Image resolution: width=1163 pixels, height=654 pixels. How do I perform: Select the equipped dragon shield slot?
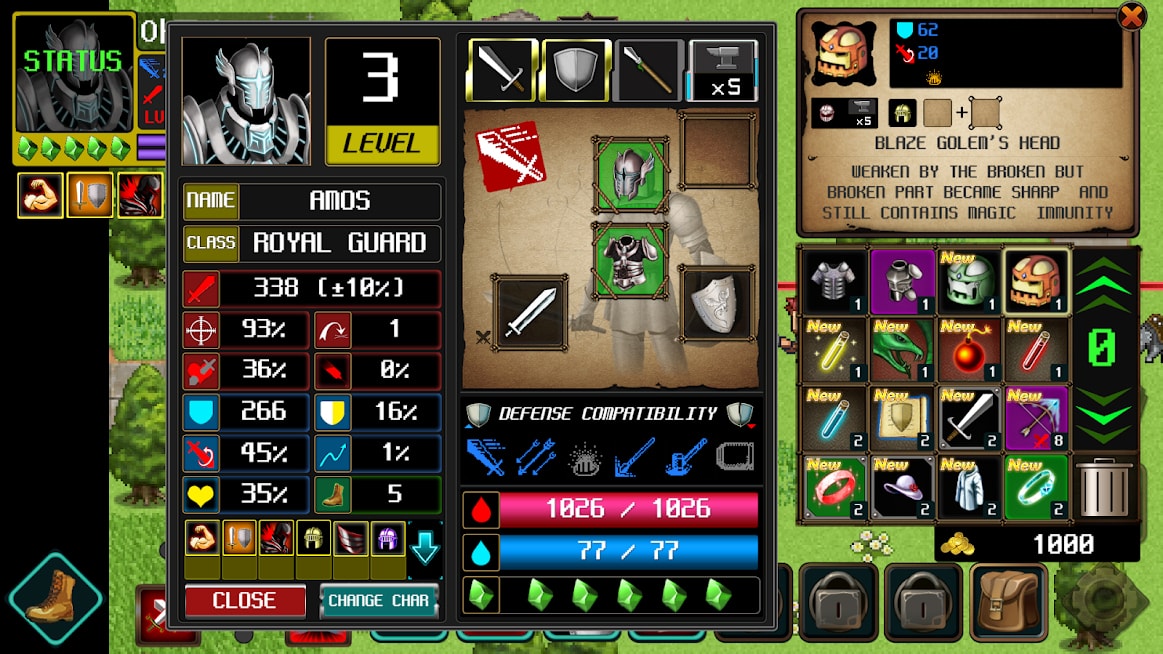716,304
